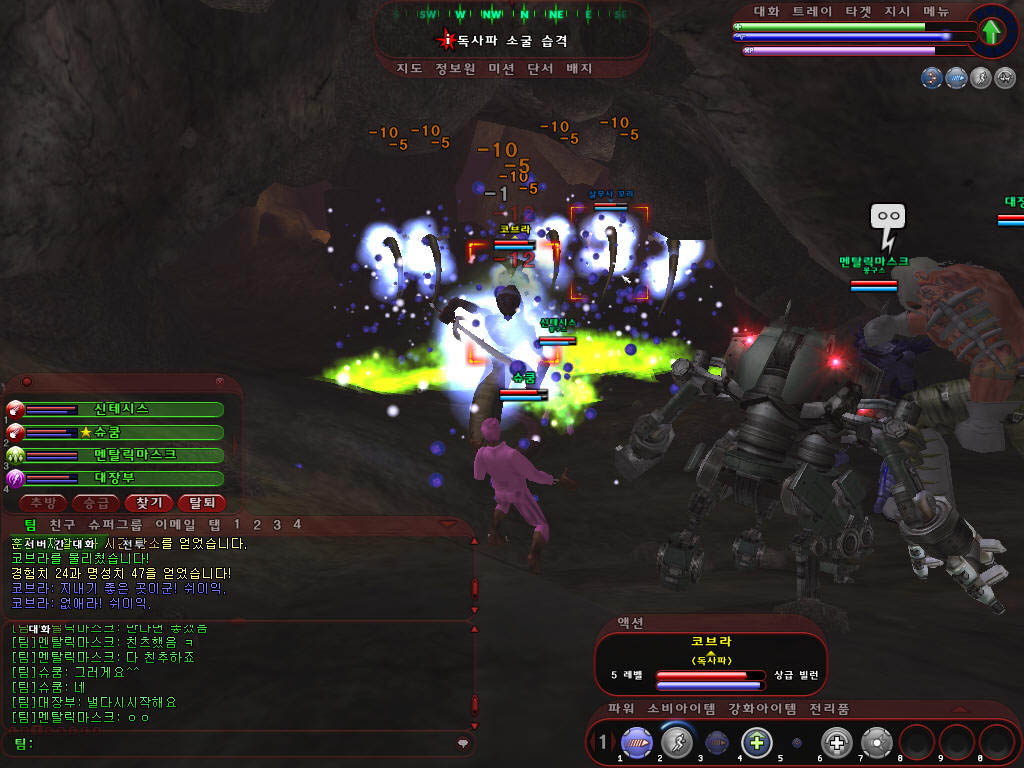
Task: Show the 배지 badges list
Action: (580, 69)
